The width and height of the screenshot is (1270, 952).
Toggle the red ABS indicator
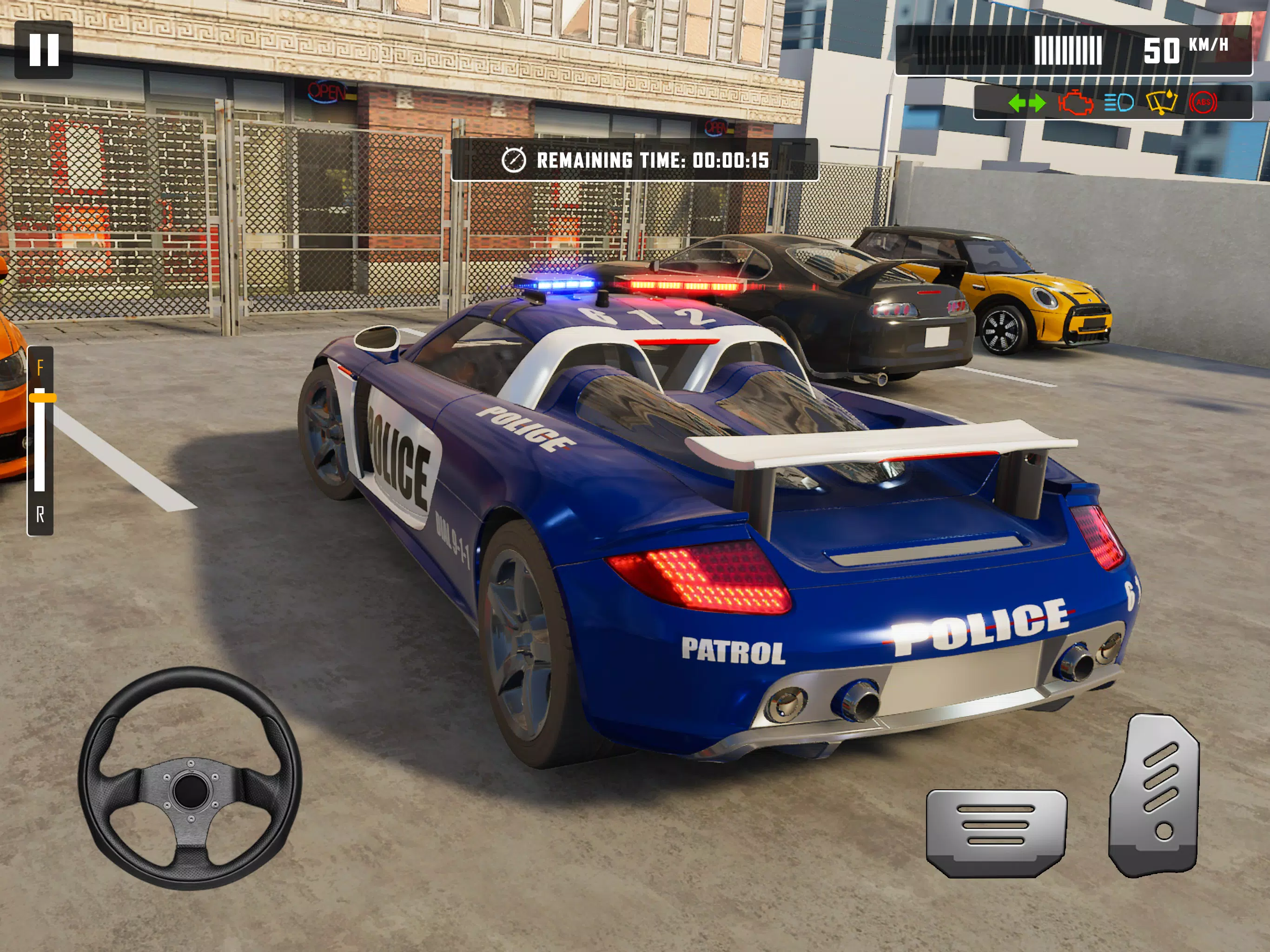pyautogui.click(x=1203, y=103)
